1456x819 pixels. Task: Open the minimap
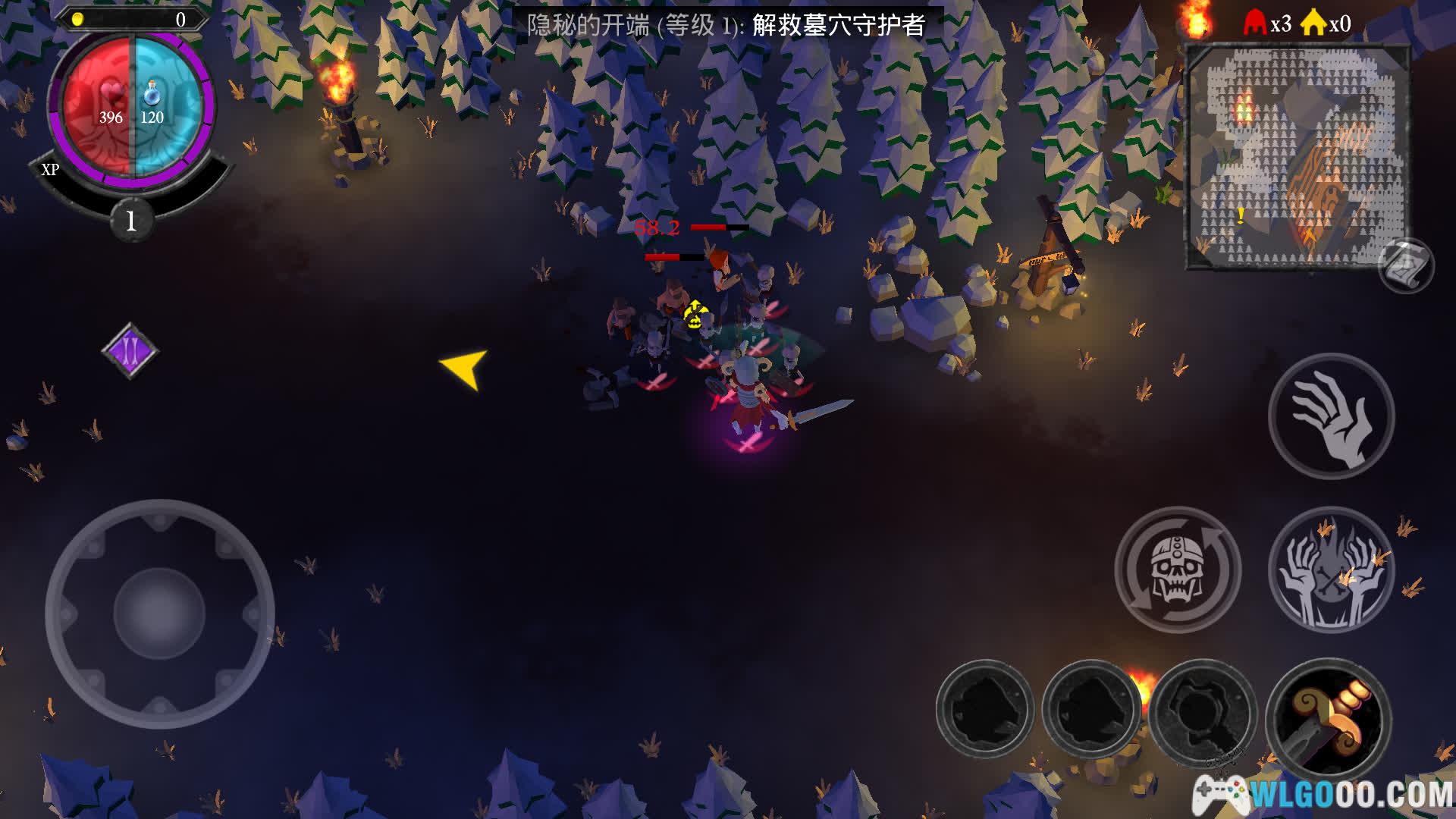(1297, 155)
